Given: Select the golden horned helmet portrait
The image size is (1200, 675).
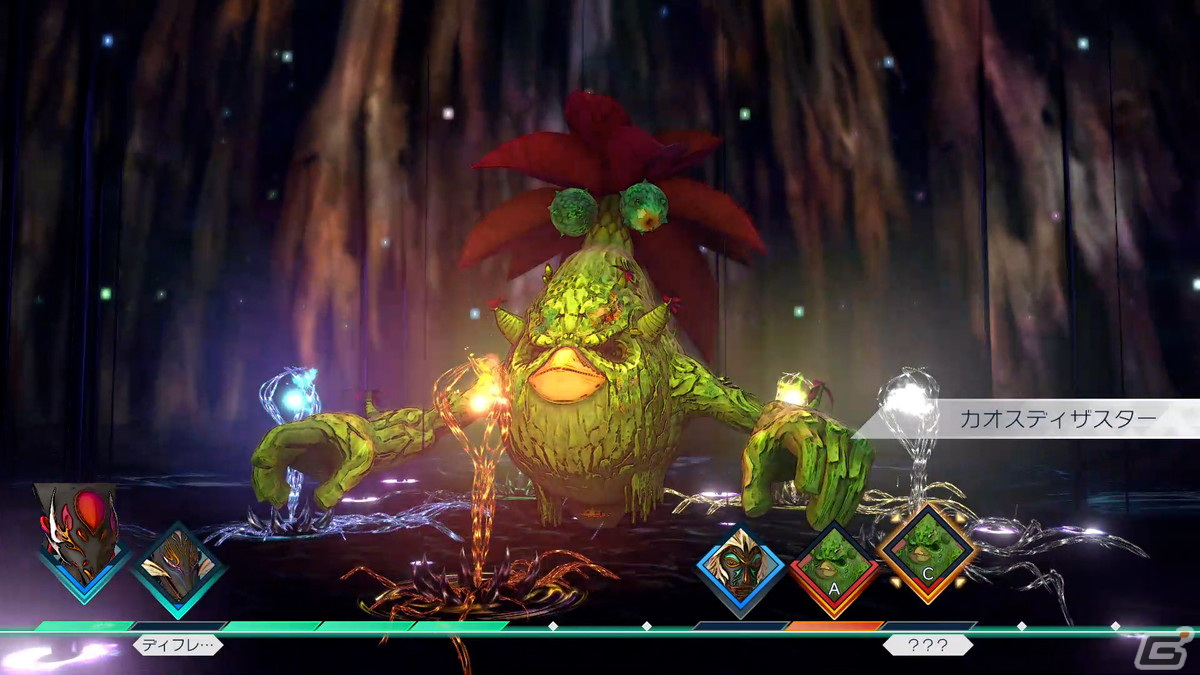Looking at the screenshot, I should (x=179, y=567).
